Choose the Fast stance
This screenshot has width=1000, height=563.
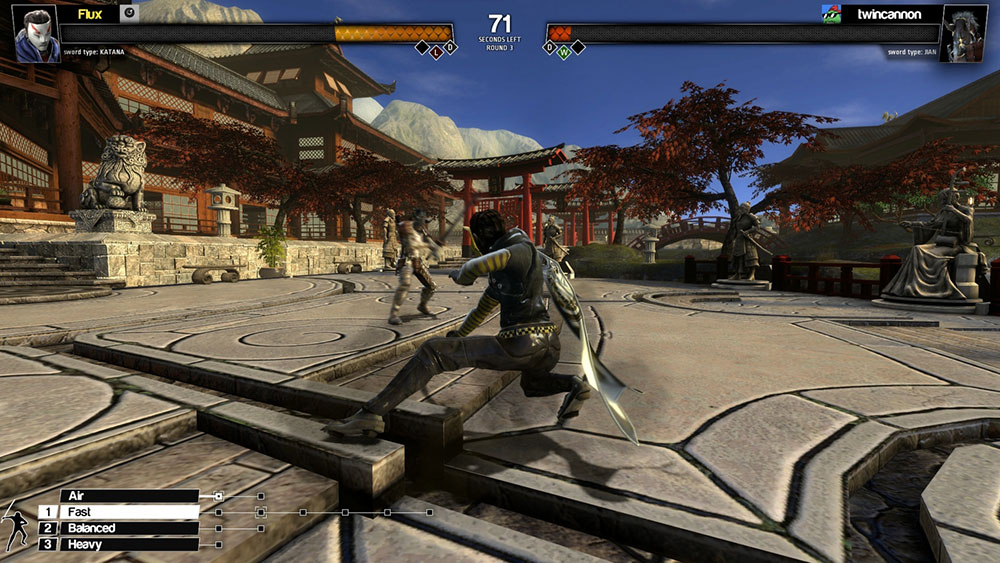(130, 512)
